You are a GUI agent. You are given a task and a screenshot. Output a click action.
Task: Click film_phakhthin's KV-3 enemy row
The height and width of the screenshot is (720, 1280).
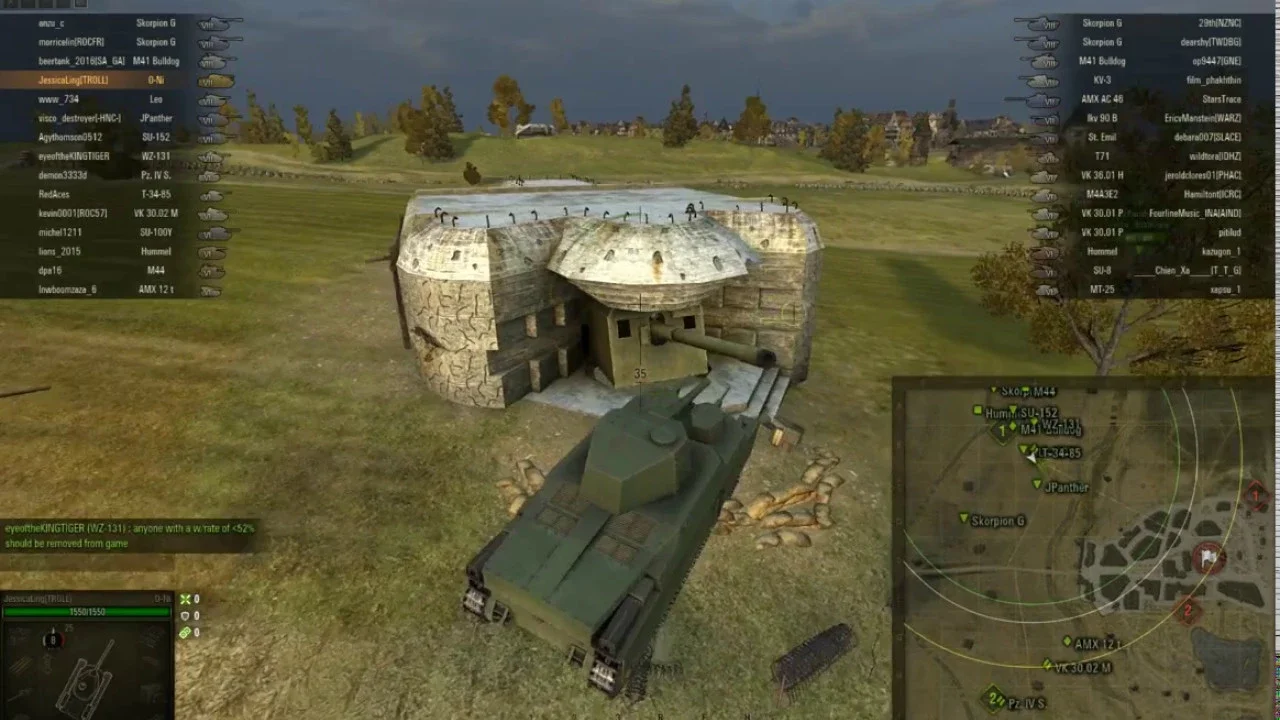(1160, 80)
